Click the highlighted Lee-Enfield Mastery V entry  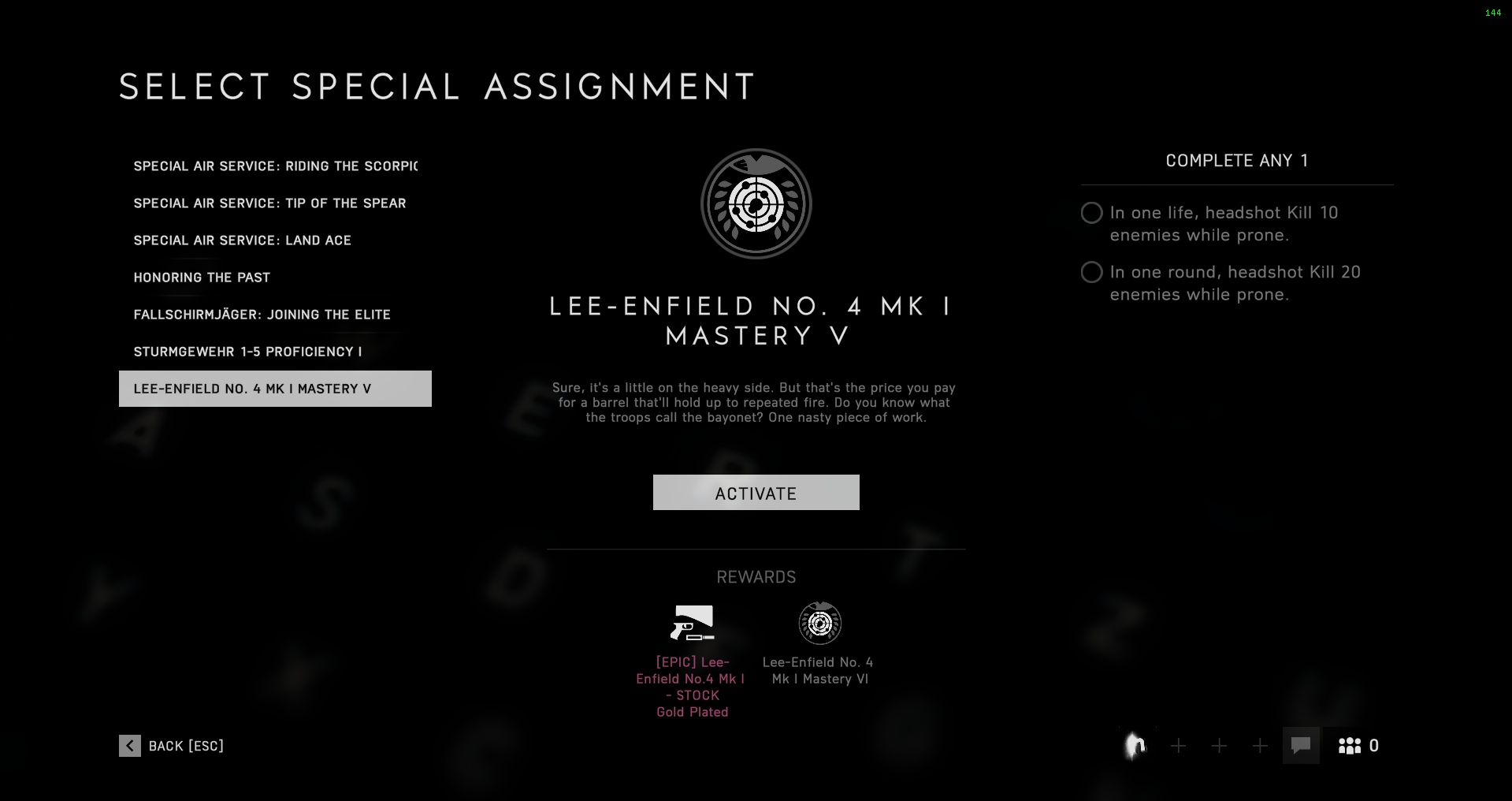click(275, 389)
